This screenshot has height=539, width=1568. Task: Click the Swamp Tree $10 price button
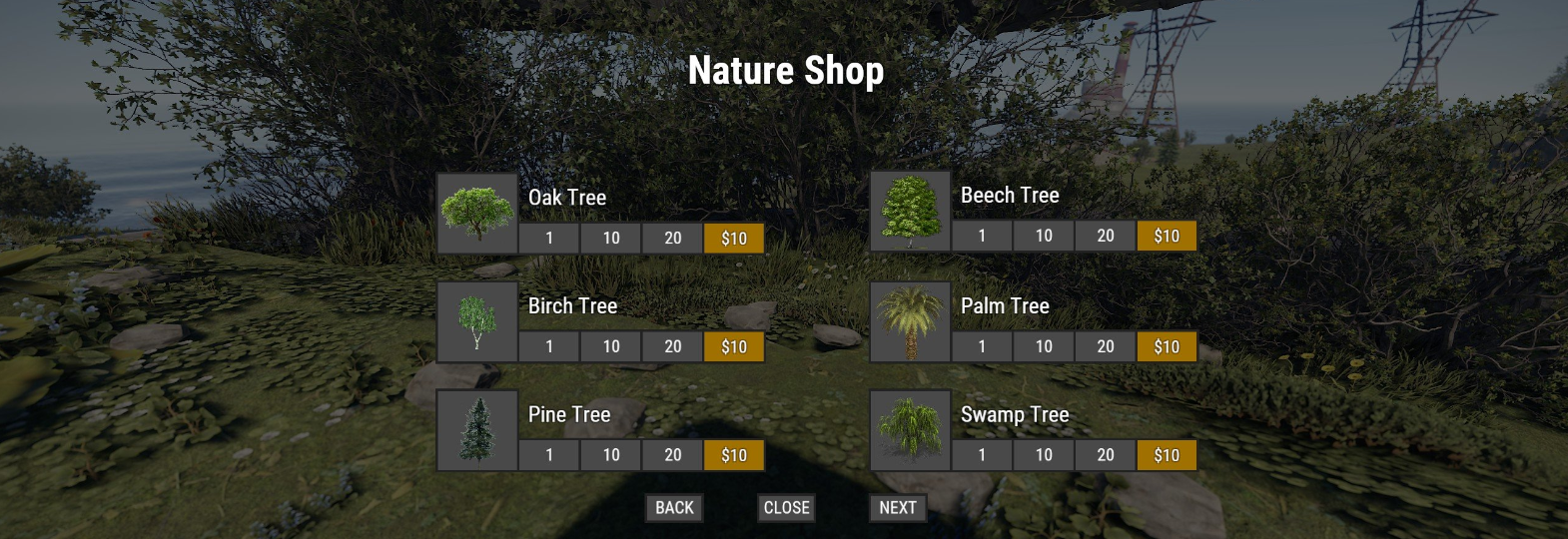coord(1167,455)
